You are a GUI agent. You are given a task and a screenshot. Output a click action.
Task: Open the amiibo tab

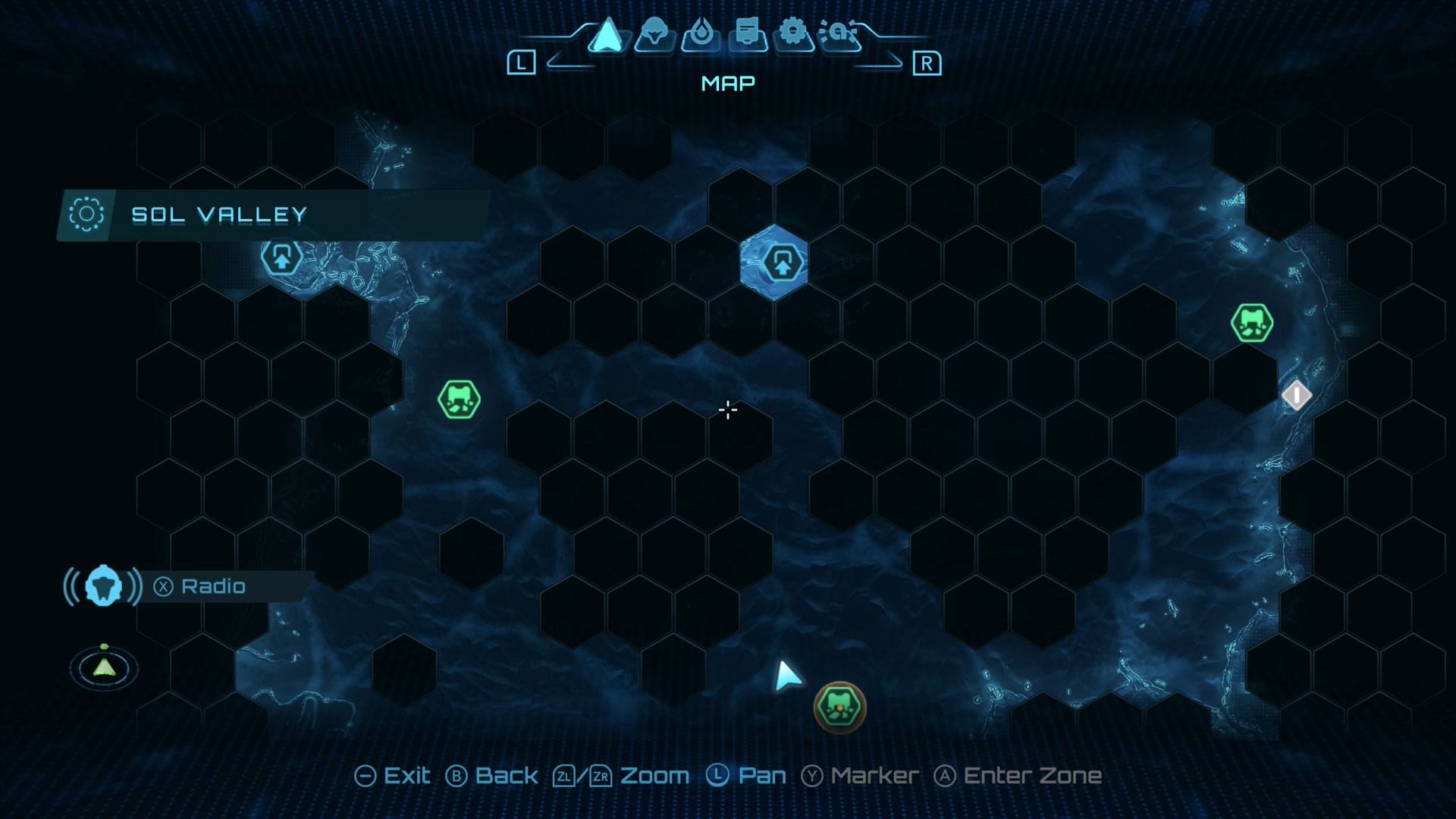coord(839,34)
